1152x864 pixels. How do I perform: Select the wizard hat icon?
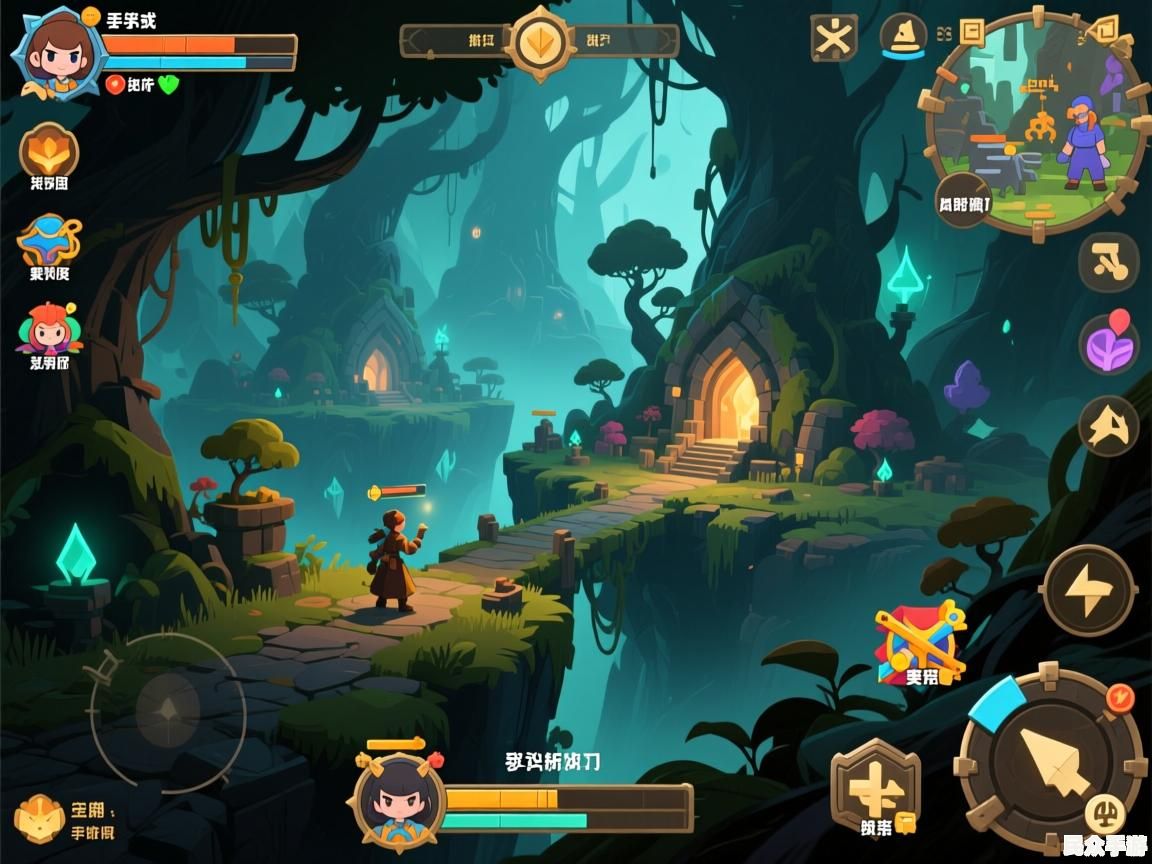pyautogui.click(x=903, y=37)
